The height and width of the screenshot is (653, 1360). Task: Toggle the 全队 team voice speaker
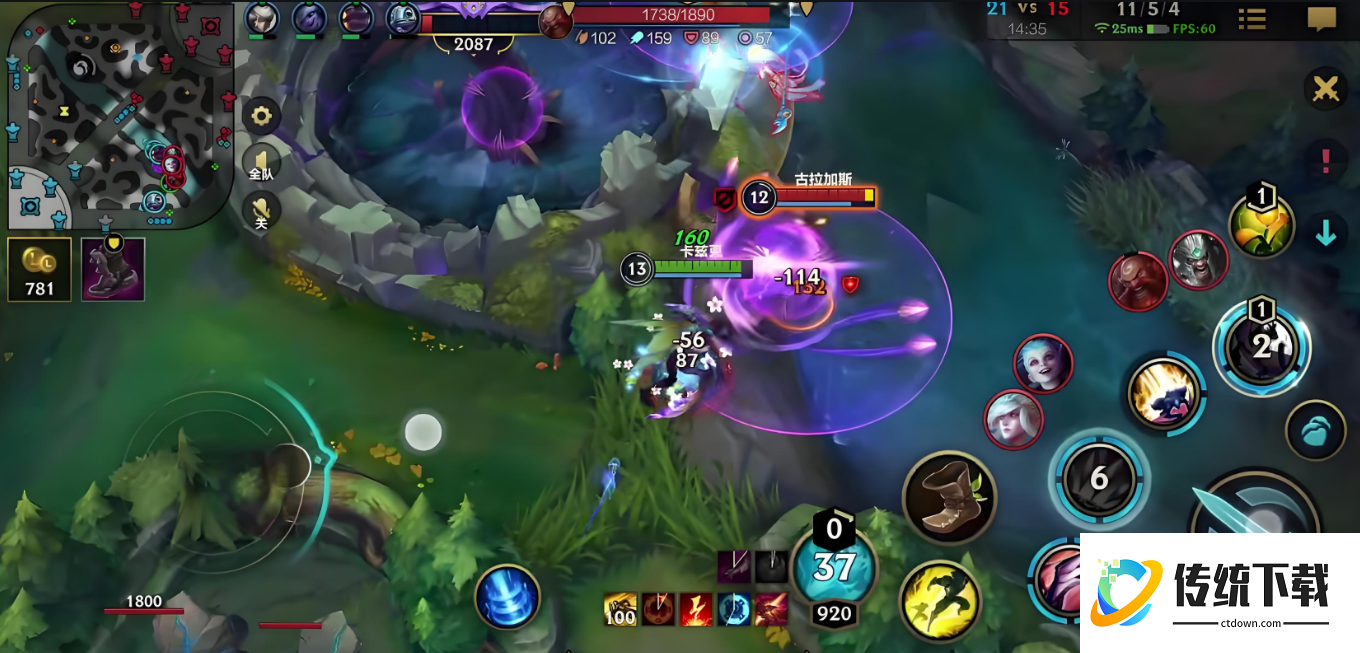(262, 164)
